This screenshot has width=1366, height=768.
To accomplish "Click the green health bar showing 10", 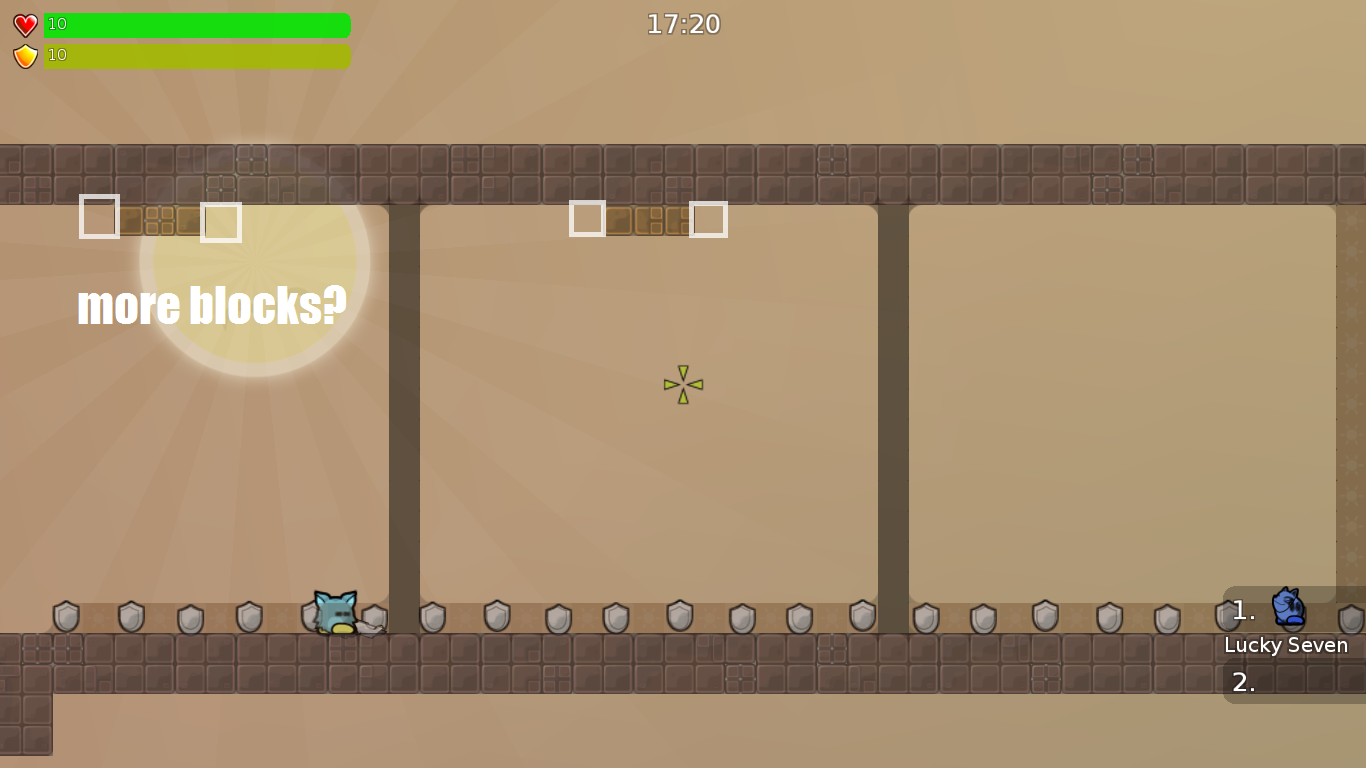I will tap(197, 24).
